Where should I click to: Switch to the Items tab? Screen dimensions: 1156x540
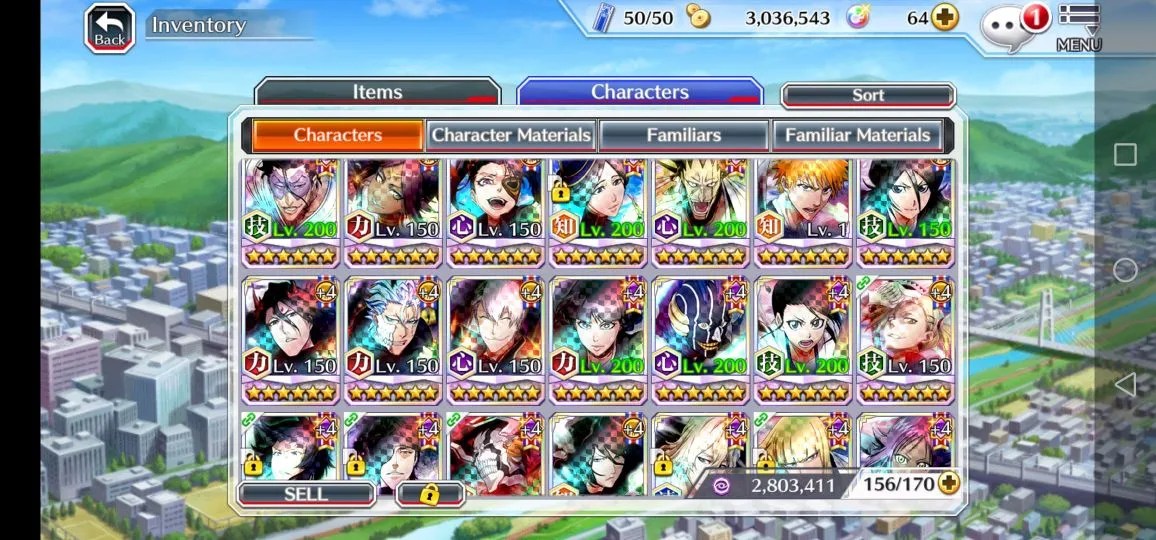point(377,93)
